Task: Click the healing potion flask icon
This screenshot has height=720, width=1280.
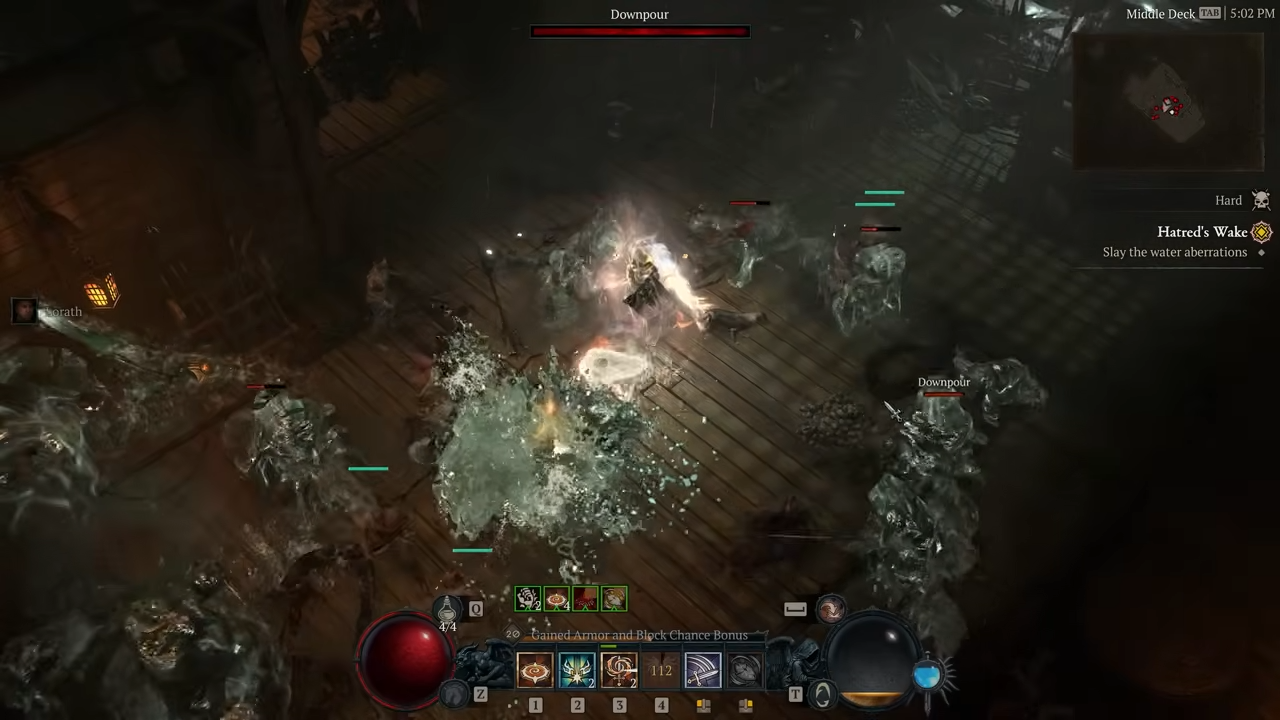Action: click(447, 608)
